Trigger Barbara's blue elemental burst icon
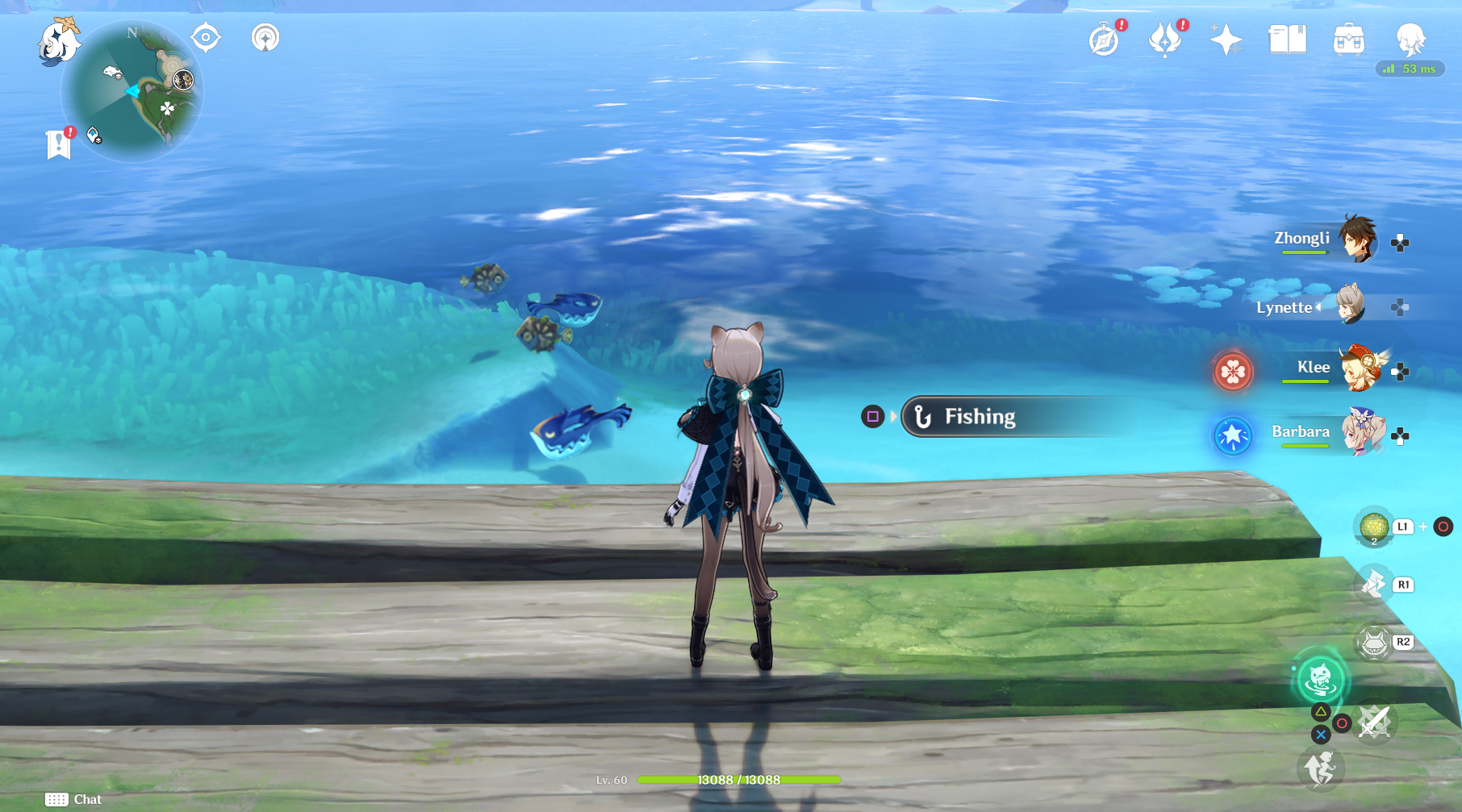 click(1233, 436)
